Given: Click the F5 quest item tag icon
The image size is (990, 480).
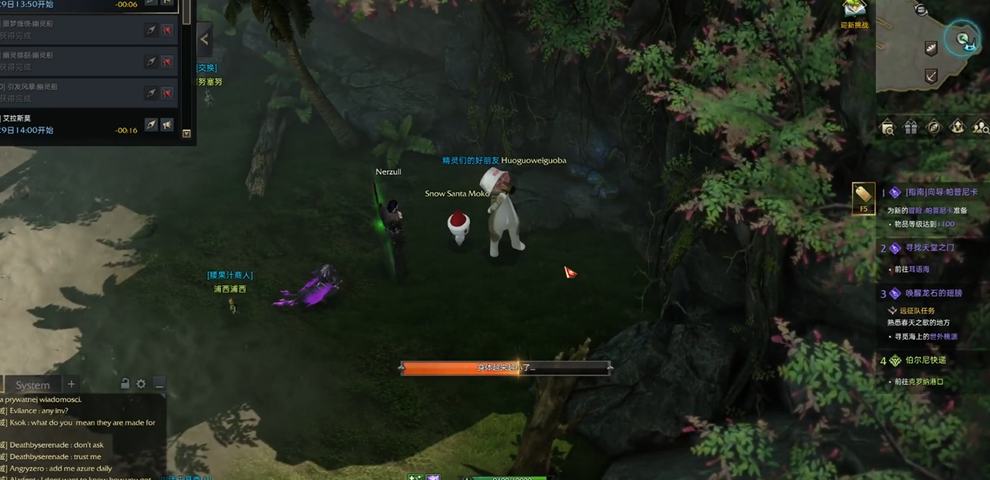Looking at the screenshot, I should click(x=863, y=197).
